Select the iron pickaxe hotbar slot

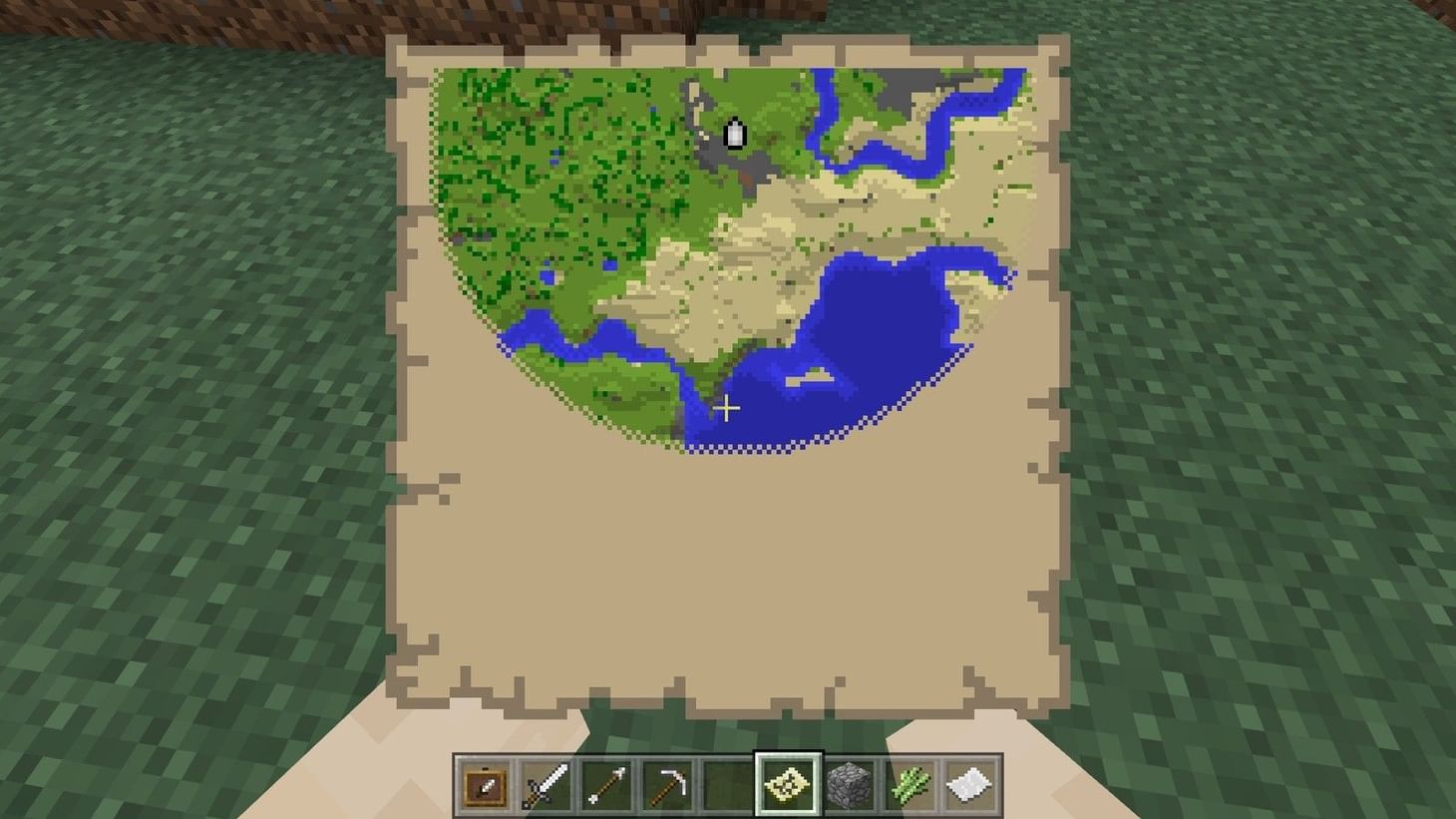pos(665,784)
